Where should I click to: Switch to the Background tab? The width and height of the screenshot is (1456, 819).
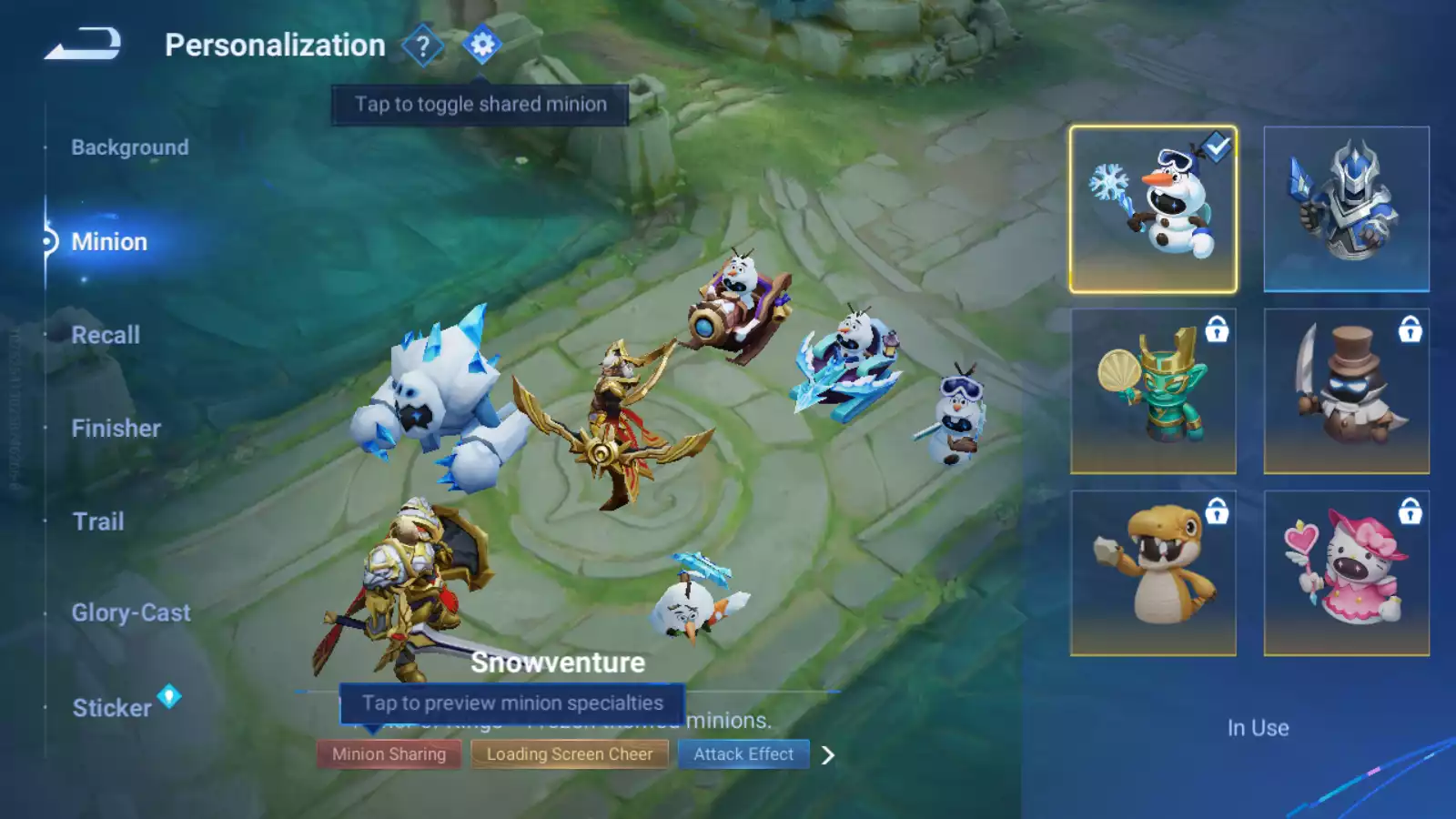point(130,147)
